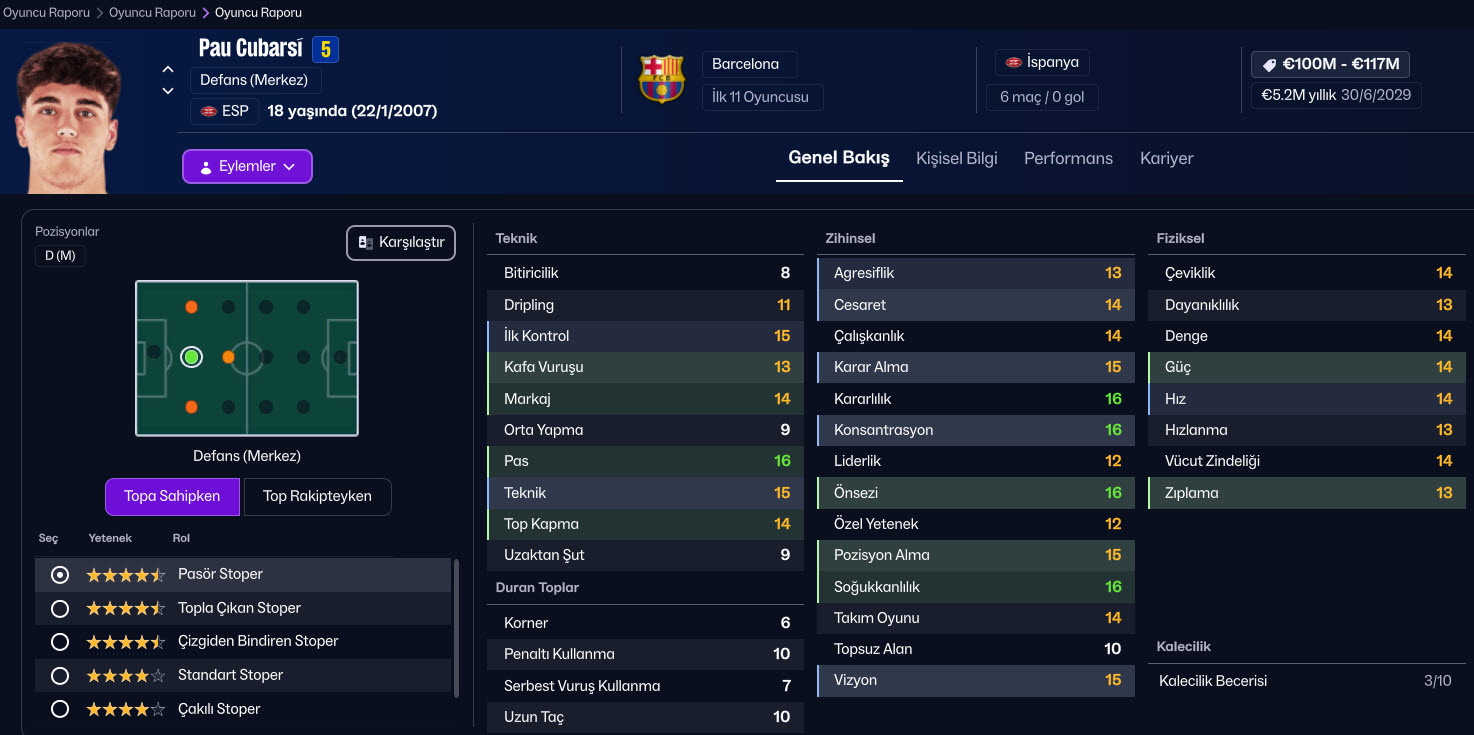Go to the next player arrow
Viewport: 1474px width, 735px height.
coord(168,91)
